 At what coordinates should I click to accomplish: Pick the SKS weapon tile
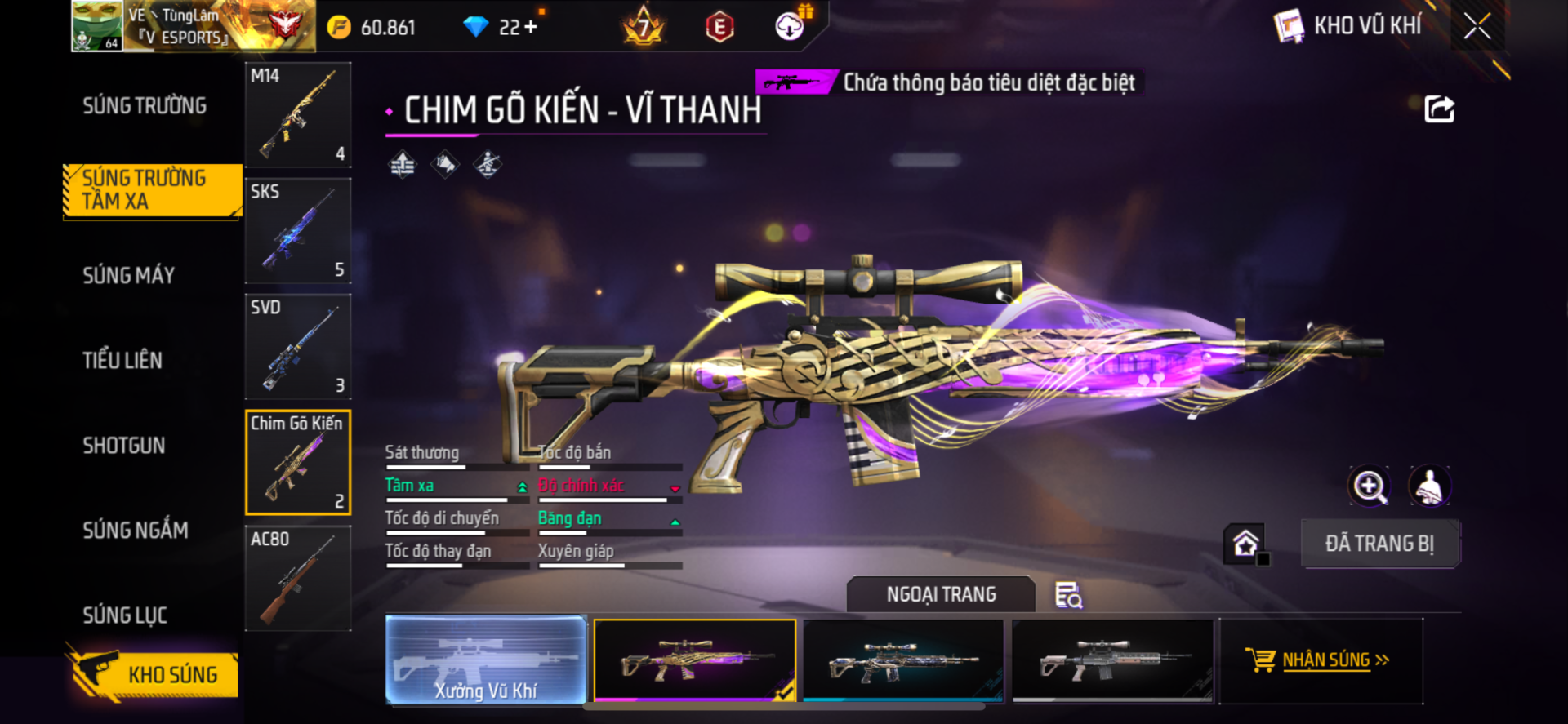(298, 231)
